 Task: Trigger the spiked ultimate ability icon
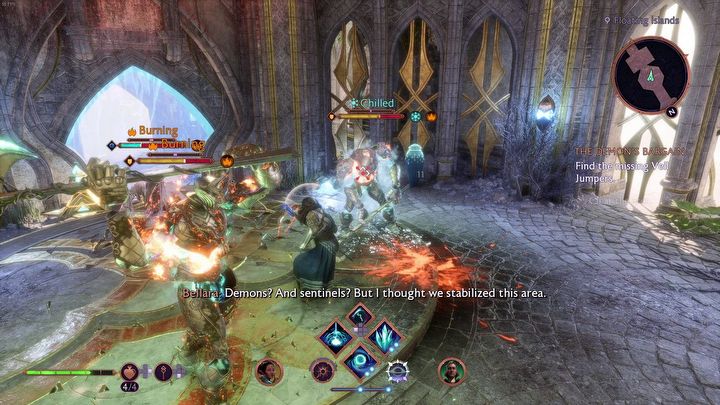pyautogui.click(x=398, y=372)
